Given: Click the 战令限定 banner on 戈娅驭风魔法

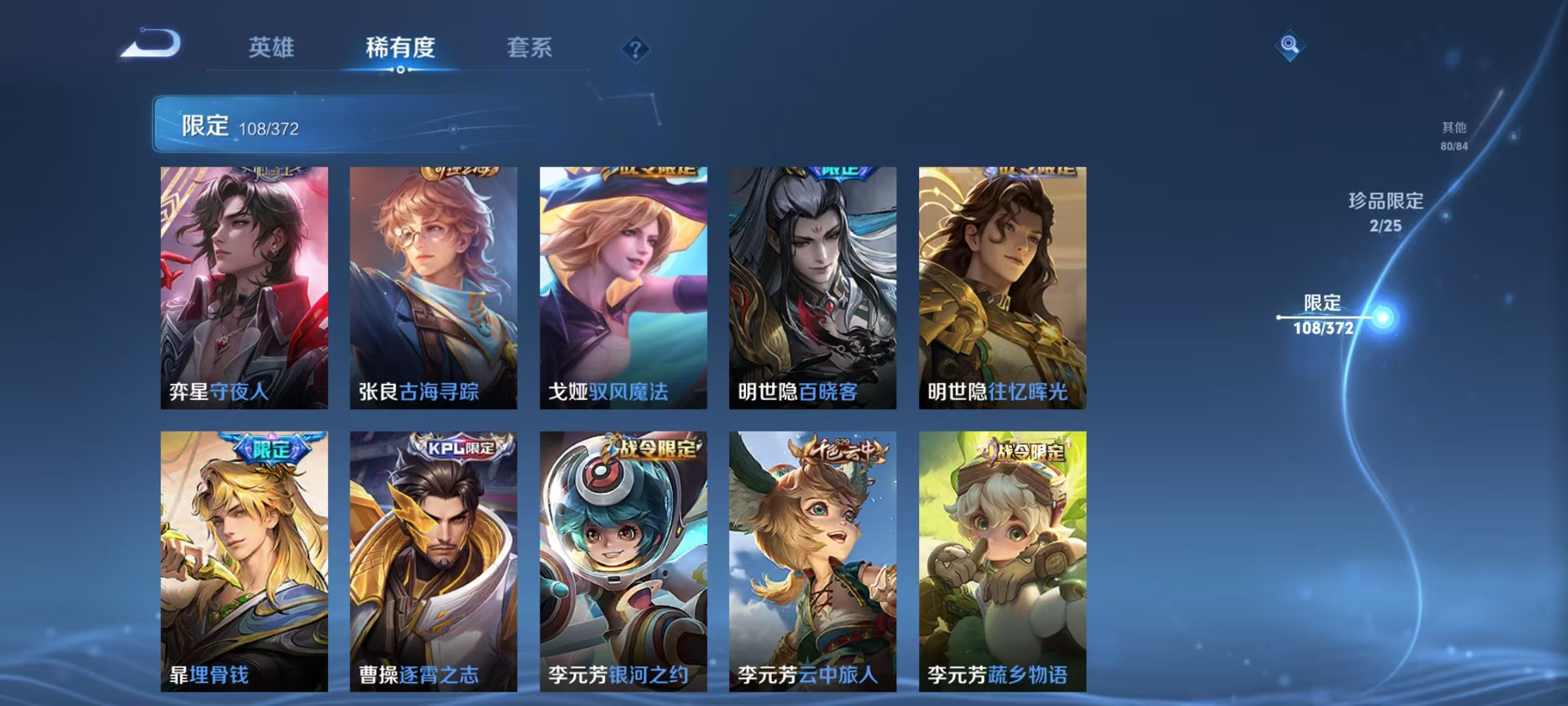Looking at the screenshot, I should coord(645,171).
